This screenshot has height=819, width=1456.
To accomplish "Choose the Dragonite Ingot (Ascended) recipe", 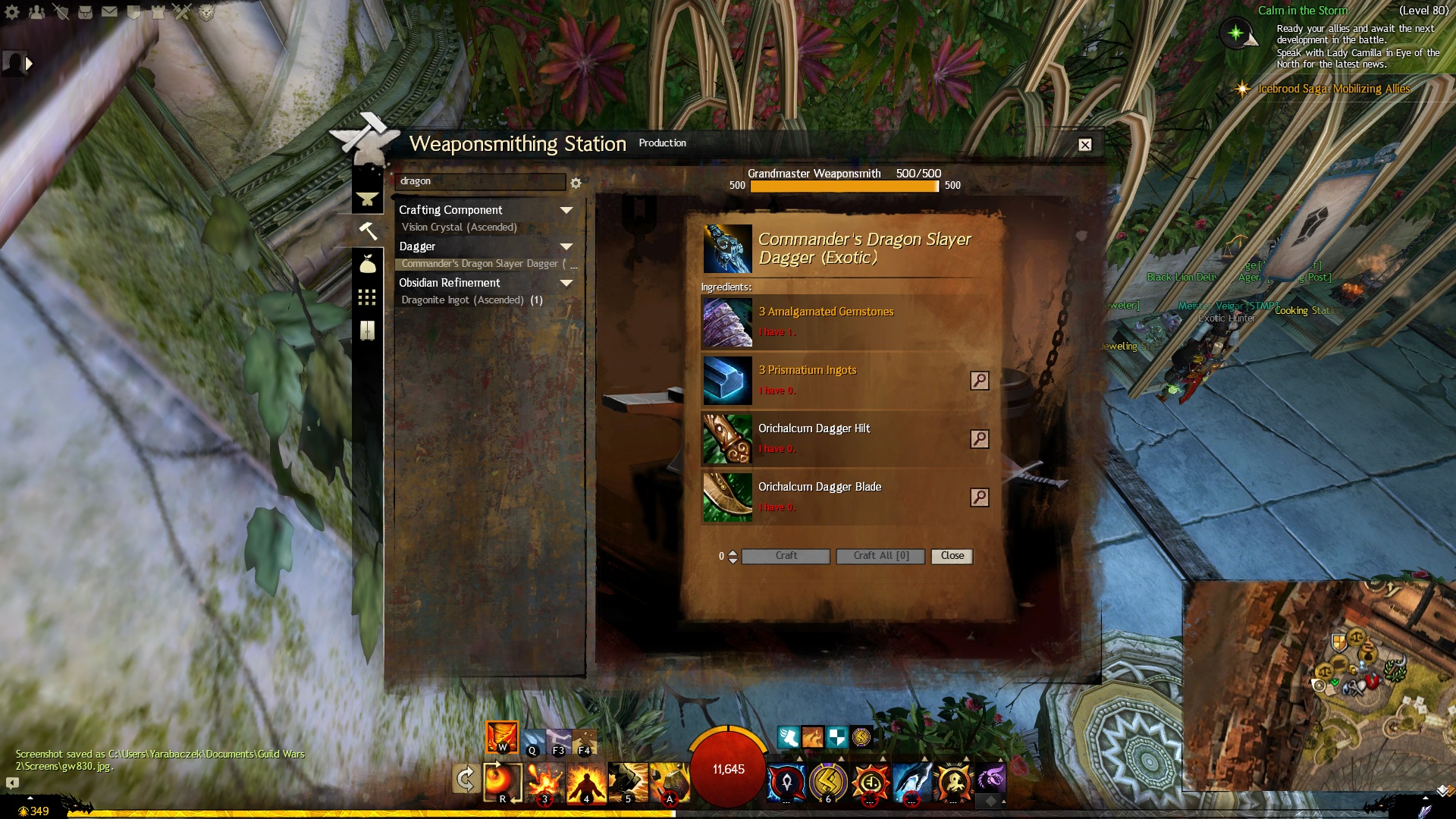I will 463,300.
